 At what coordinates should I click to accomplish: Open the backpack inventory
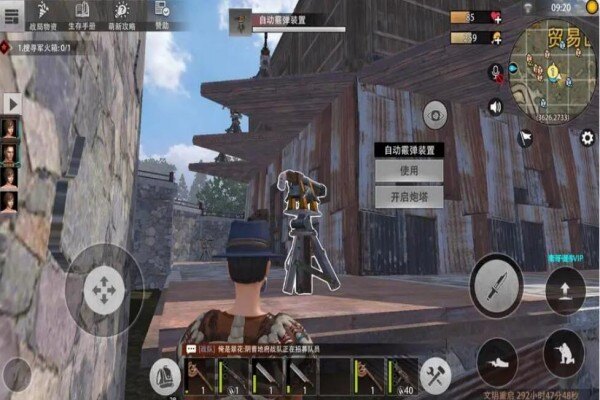[x=164, y=376]
